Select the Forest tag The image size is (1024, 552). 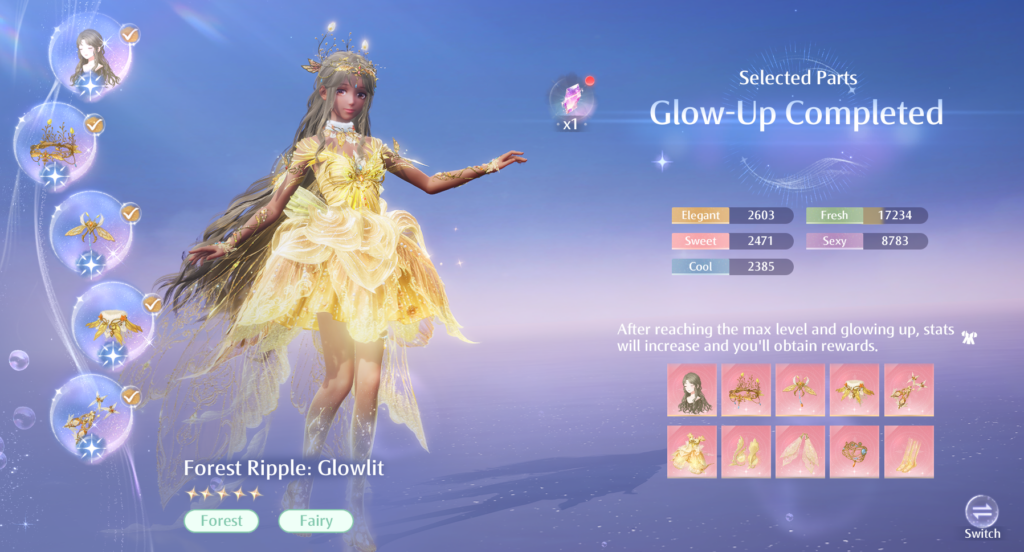pos(221,521)
